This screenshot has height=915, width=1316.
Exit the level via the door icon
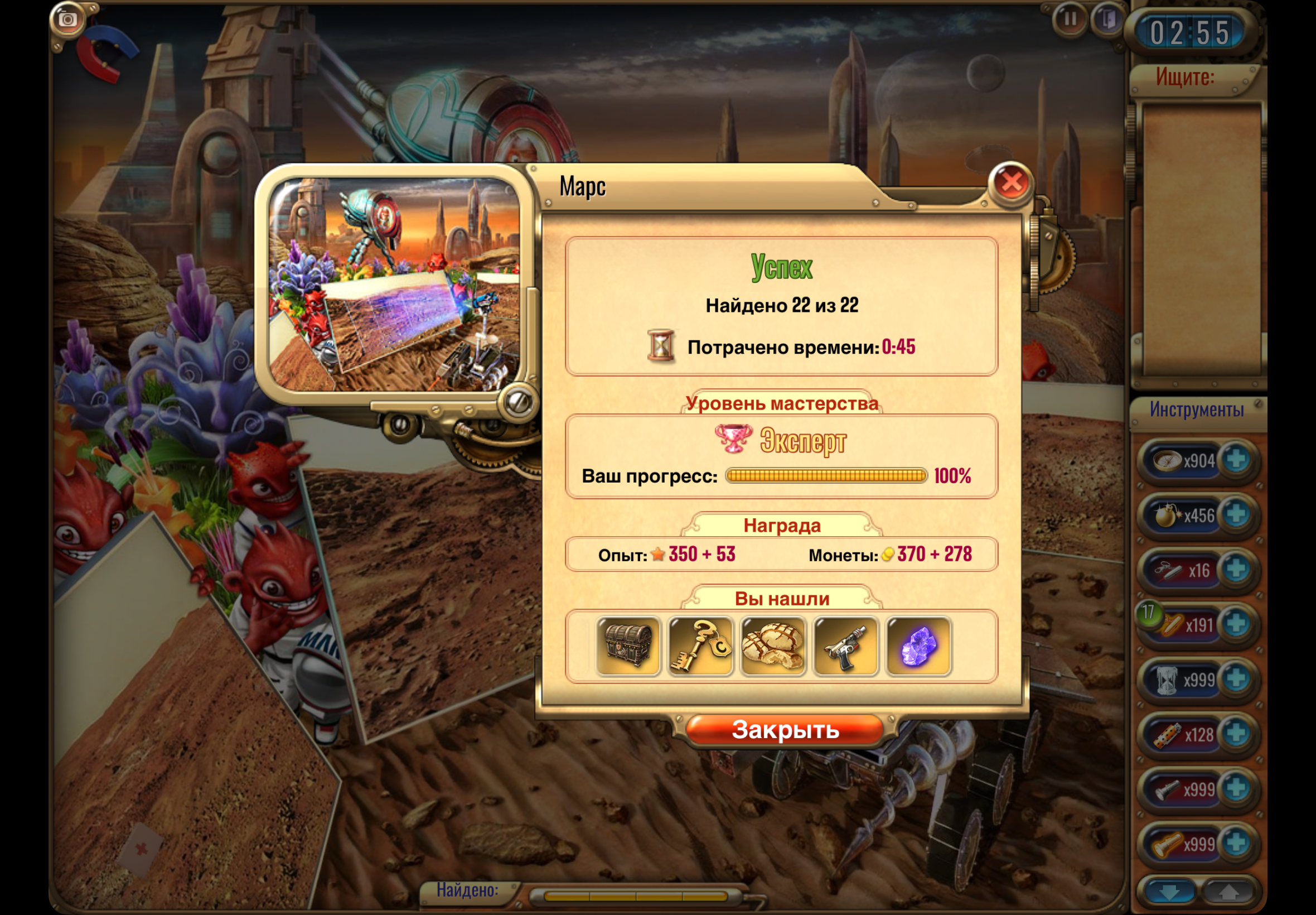point(1107,20)
